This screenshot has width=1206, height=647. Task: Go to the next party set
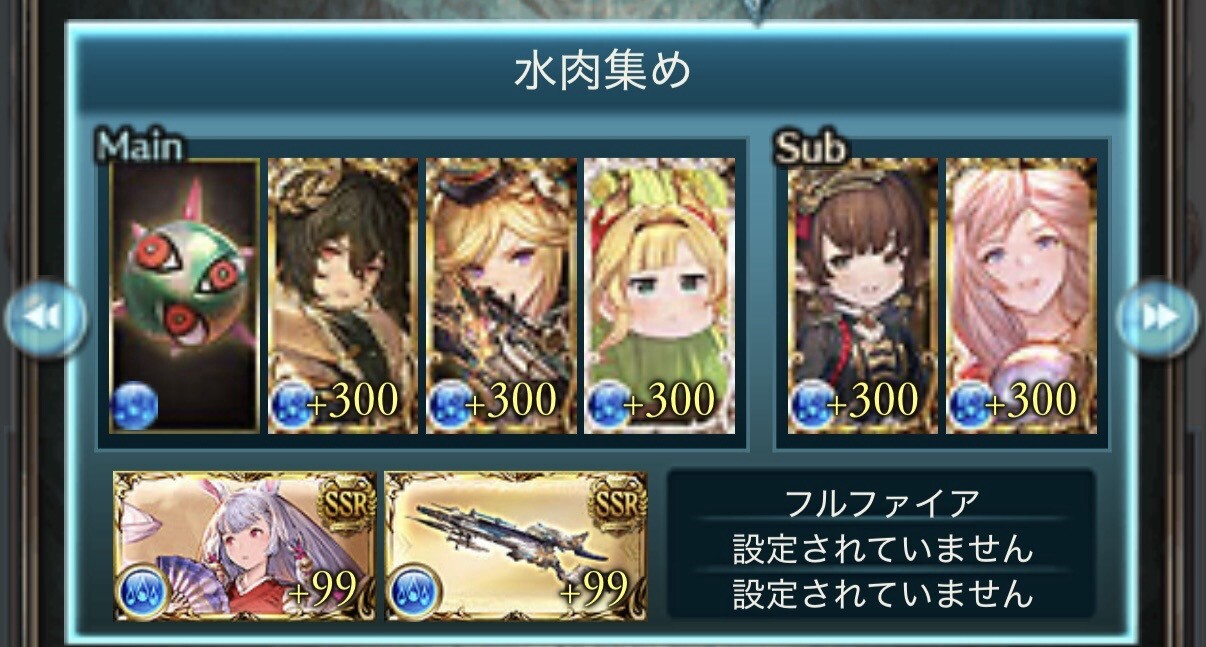(x=1157, y=319)
